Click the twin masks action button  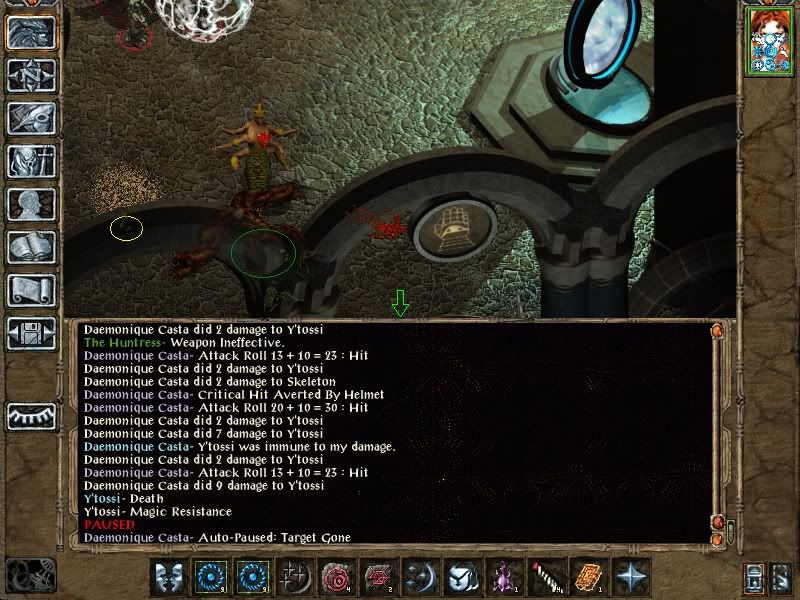(x=170, y=578)
